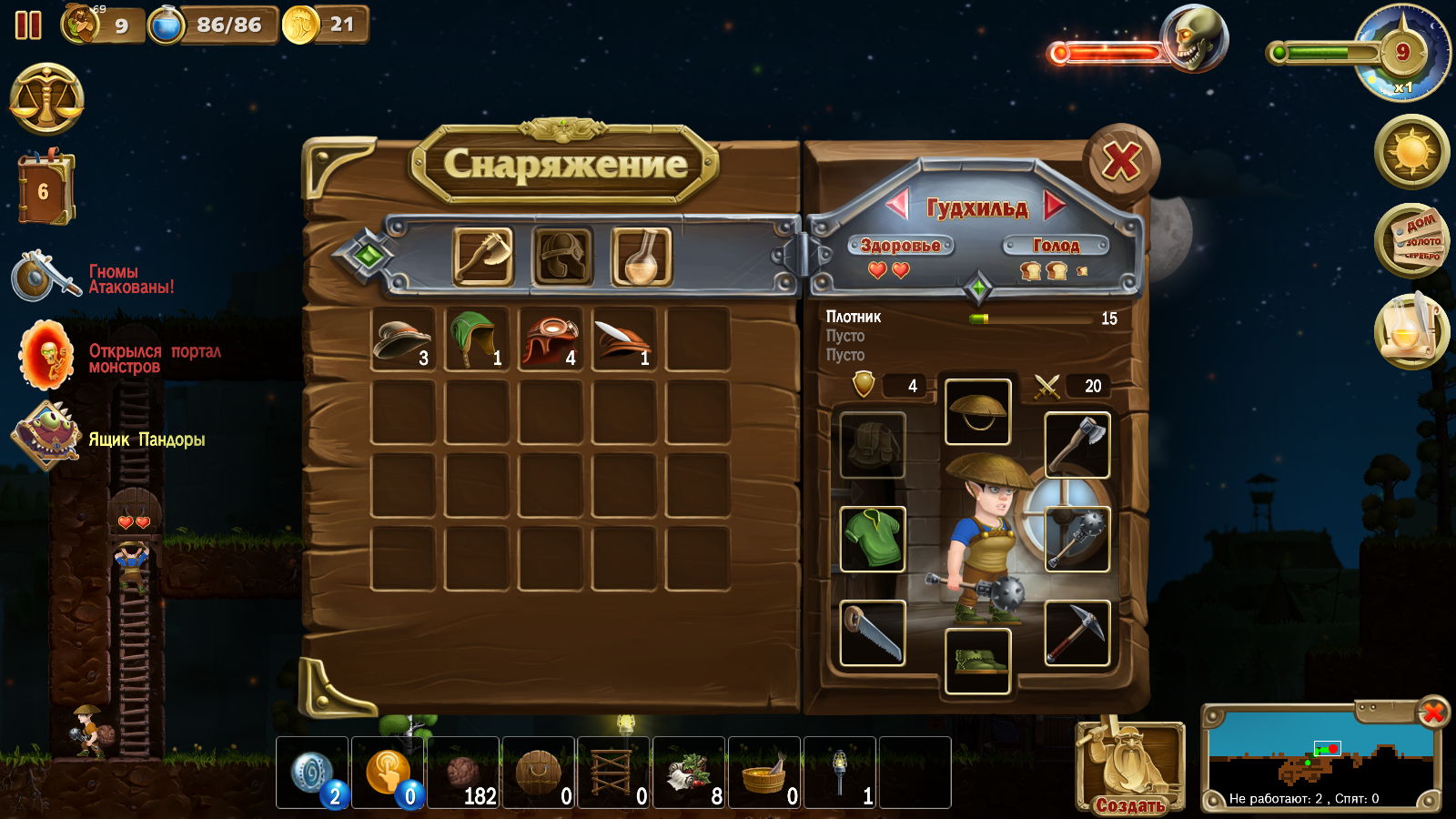The width and height of the screenshot is (1456, 819).
Task: Close the minimap panel
Action: [1432, 713]
